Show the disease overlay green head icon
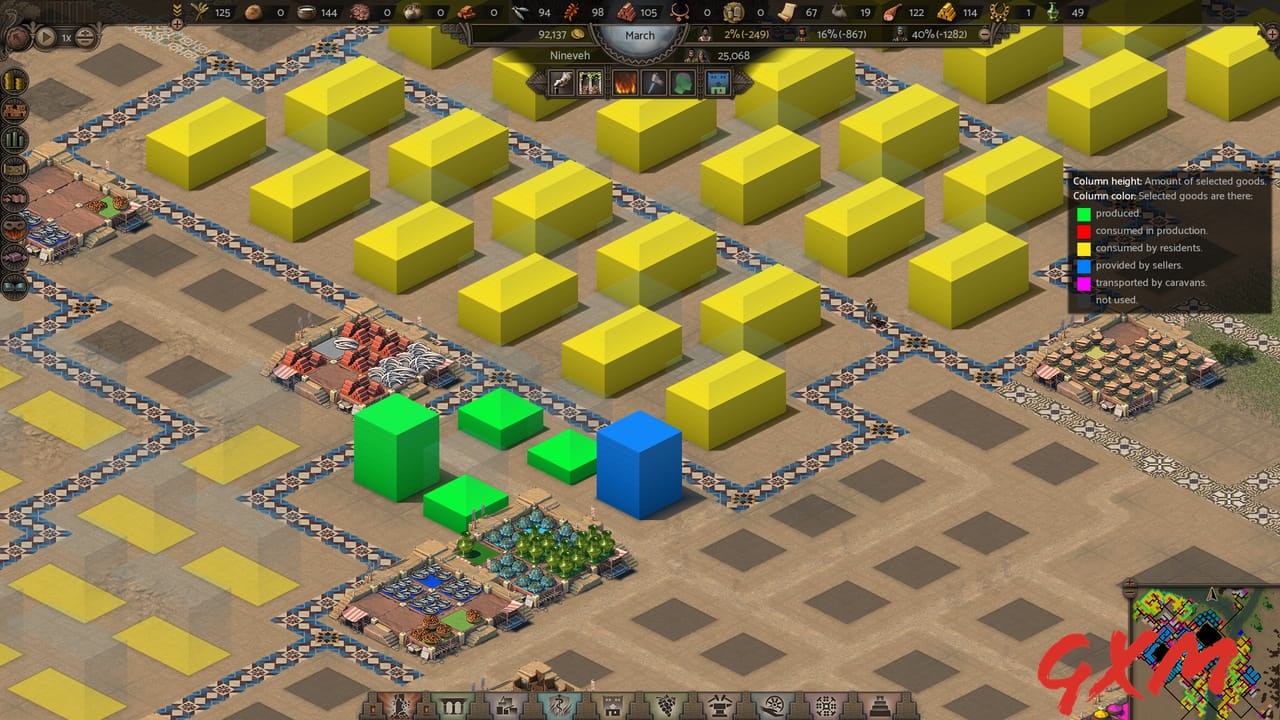The image size is (1280, 720). [680, 82]
